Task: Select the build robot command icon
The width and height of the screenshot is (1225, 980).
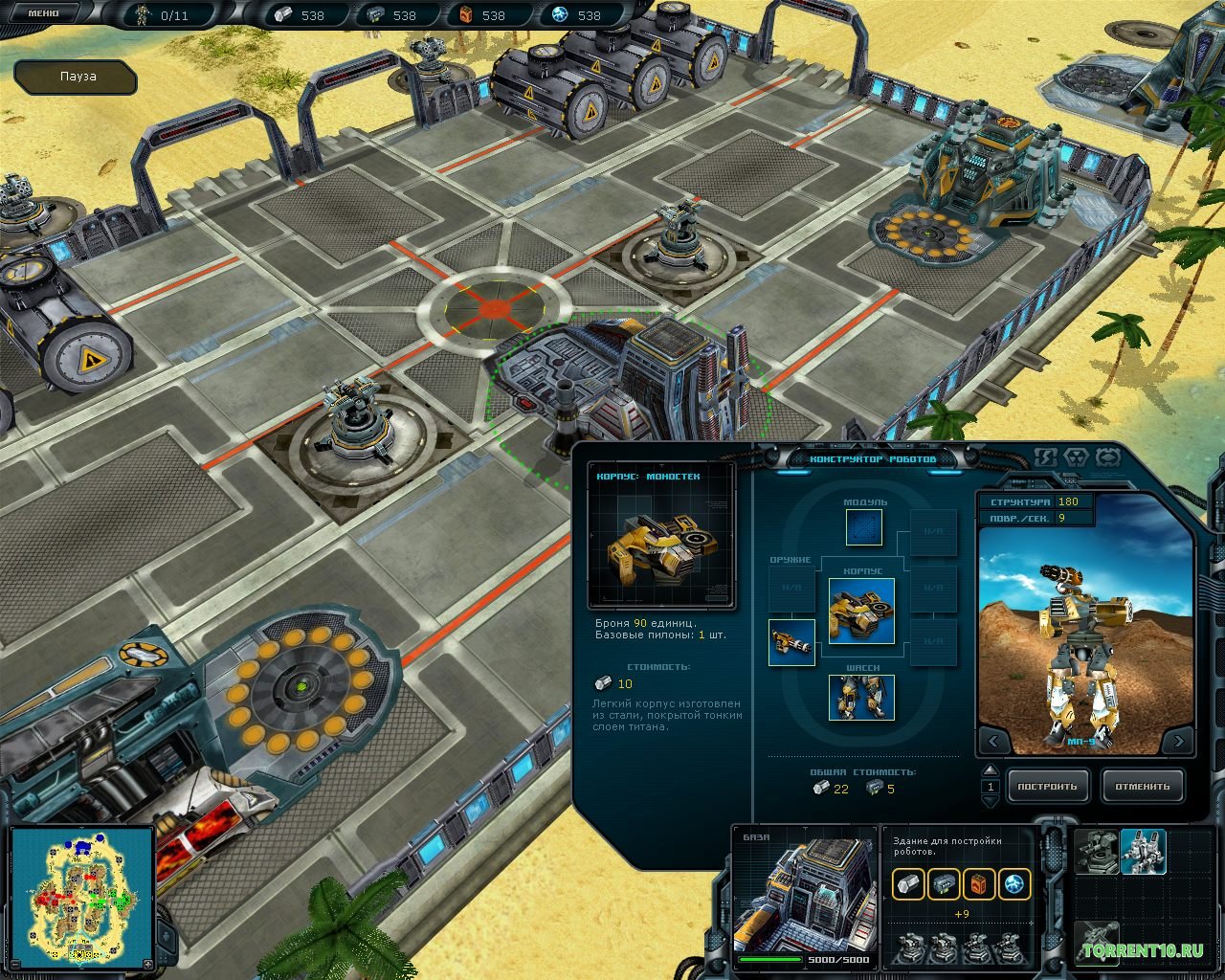Action: 1143,852
